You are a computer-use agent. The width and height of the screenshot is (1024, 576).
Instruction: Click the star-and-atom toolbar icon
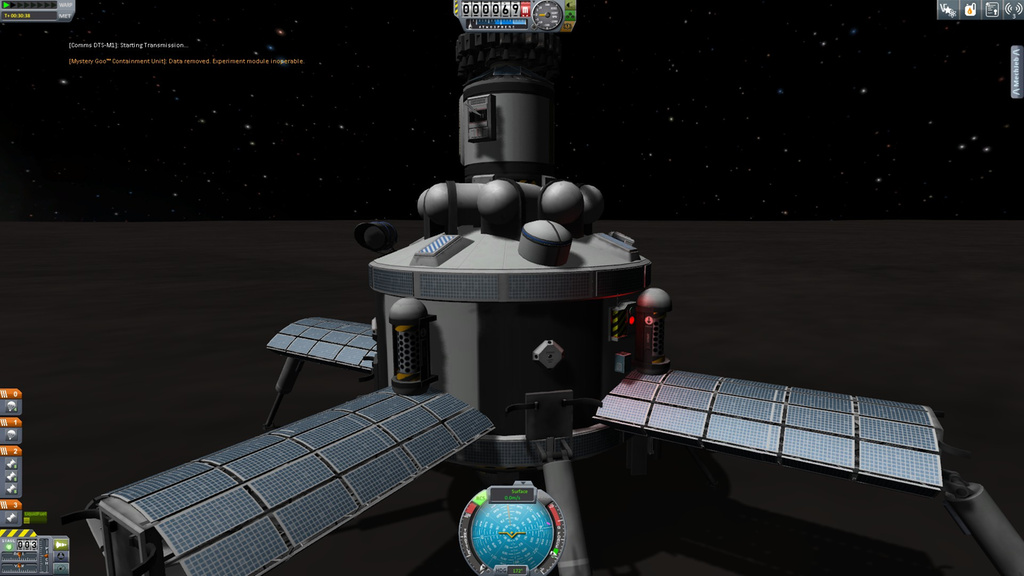click(x=947, y=10)
